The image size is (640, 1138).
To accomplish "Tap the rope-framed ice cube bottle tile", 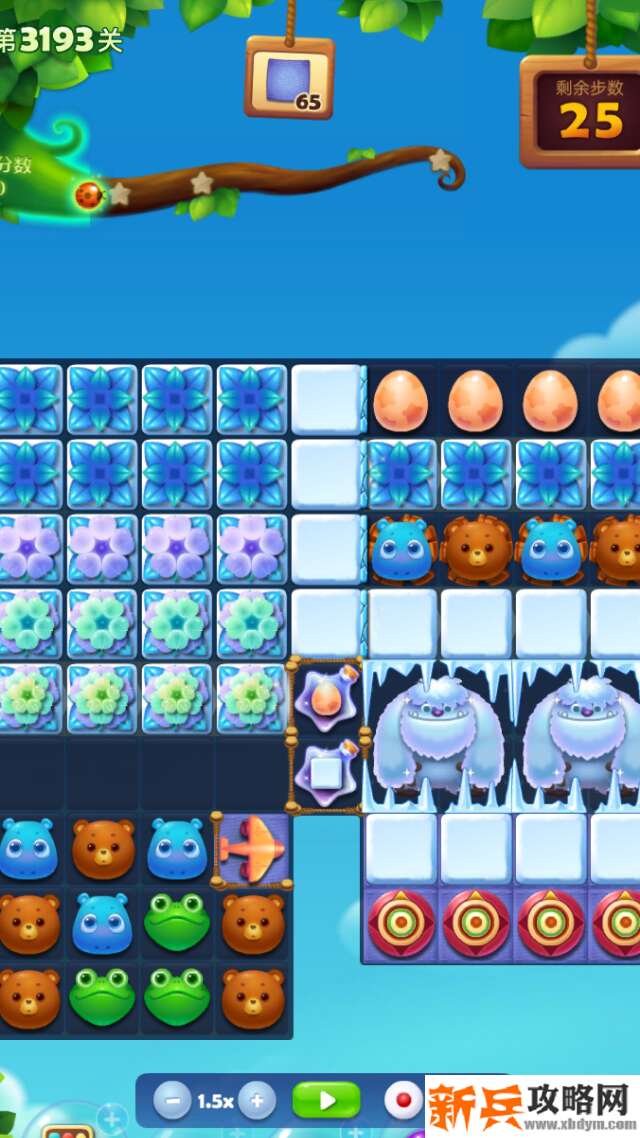I will 325,771.
